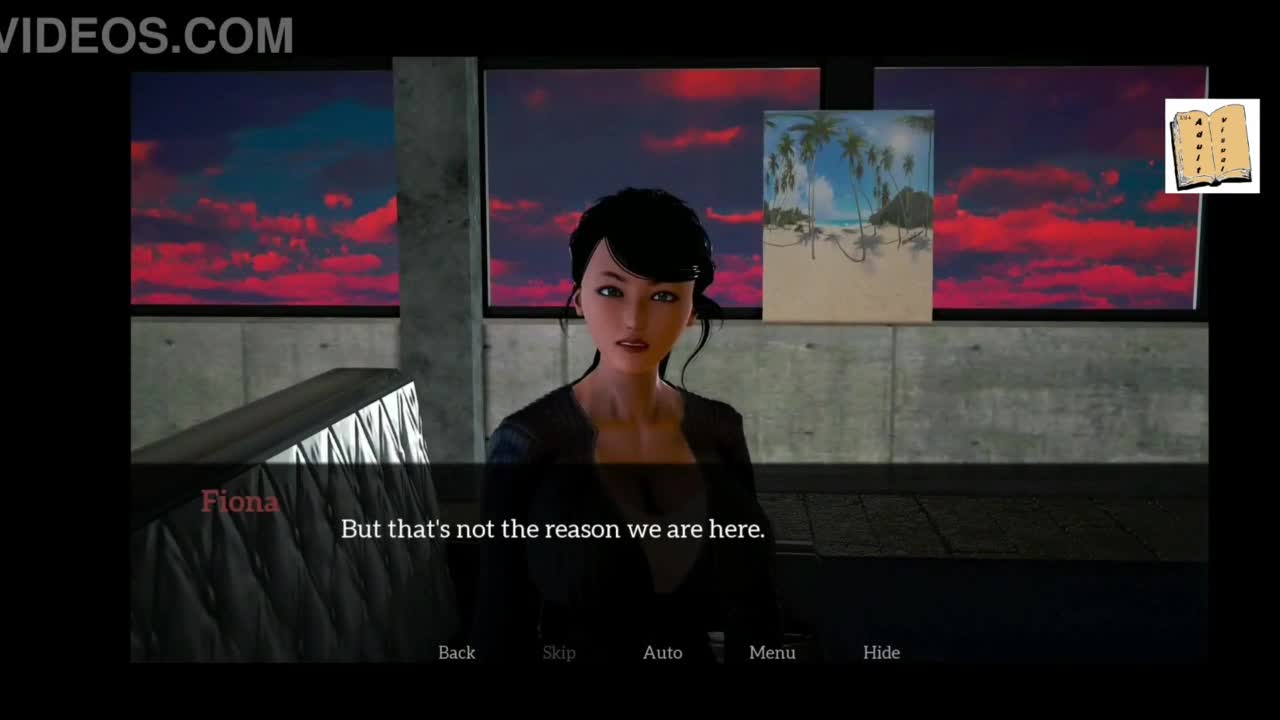1280x720 pixels.
Task: Hide the dialogue interface
Action: pos(881,652)
